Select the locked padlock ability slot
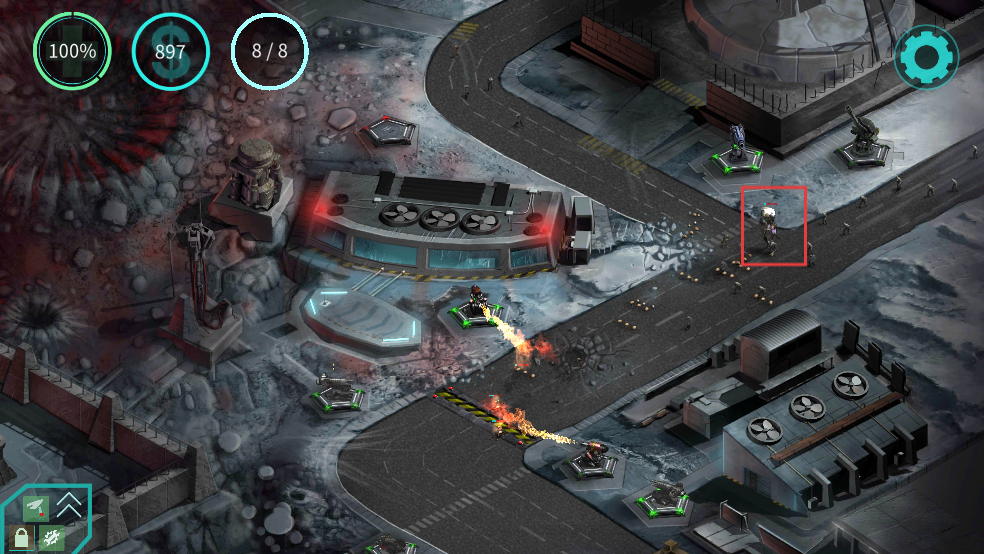 tap(20, 538)
